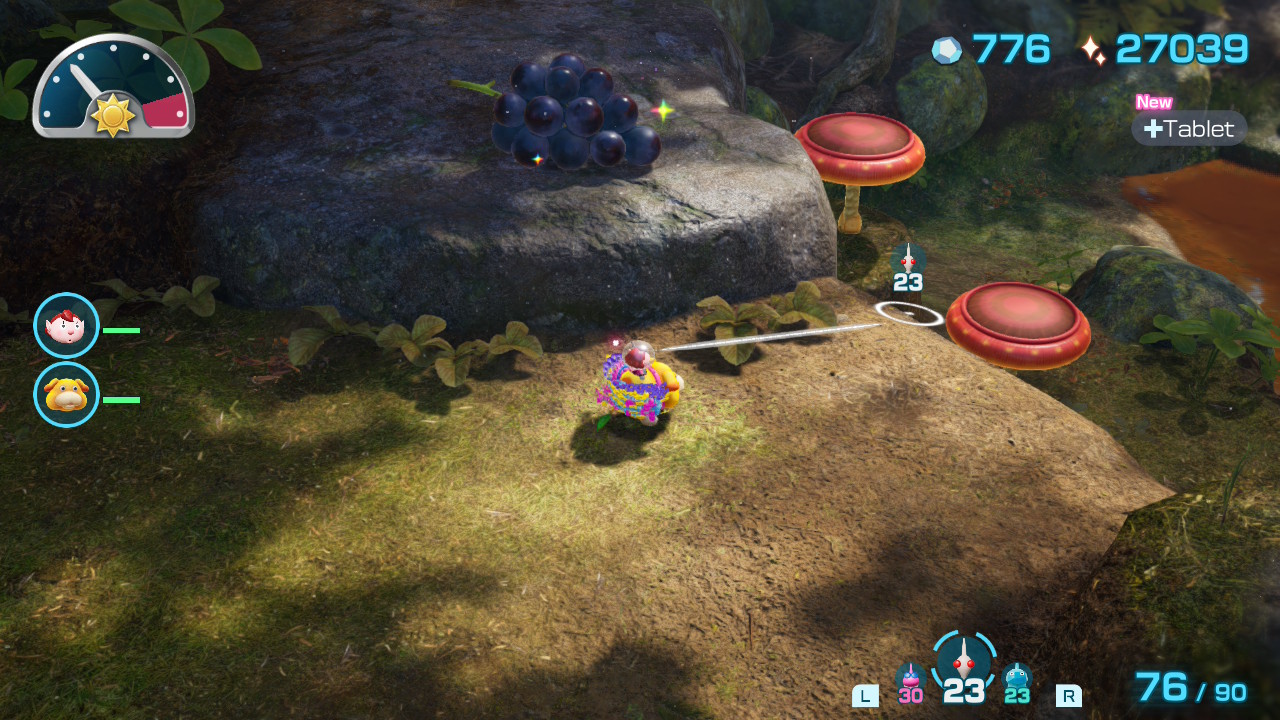The width and height of the screenshot is (1280, 720).
Task: Select the centre Rock Pikmin squad icon
Action: [x=964, y=662]
